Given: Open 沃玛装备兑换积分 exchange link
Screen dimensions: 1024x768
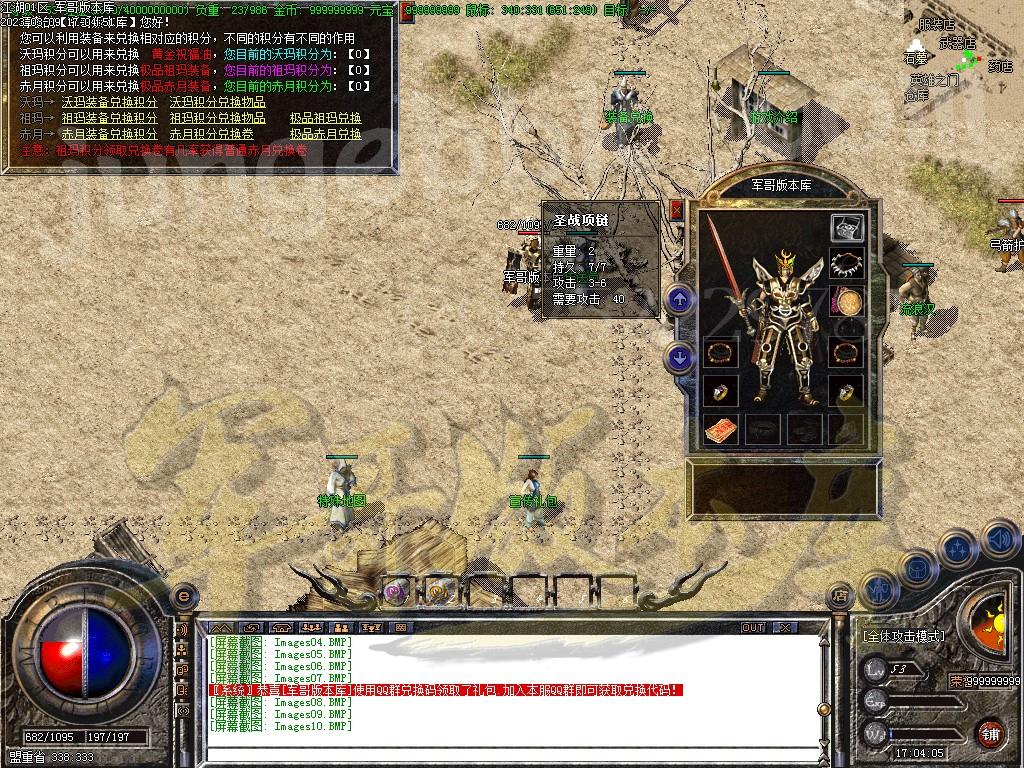Looking at the screenshot, I should point(109,102).
